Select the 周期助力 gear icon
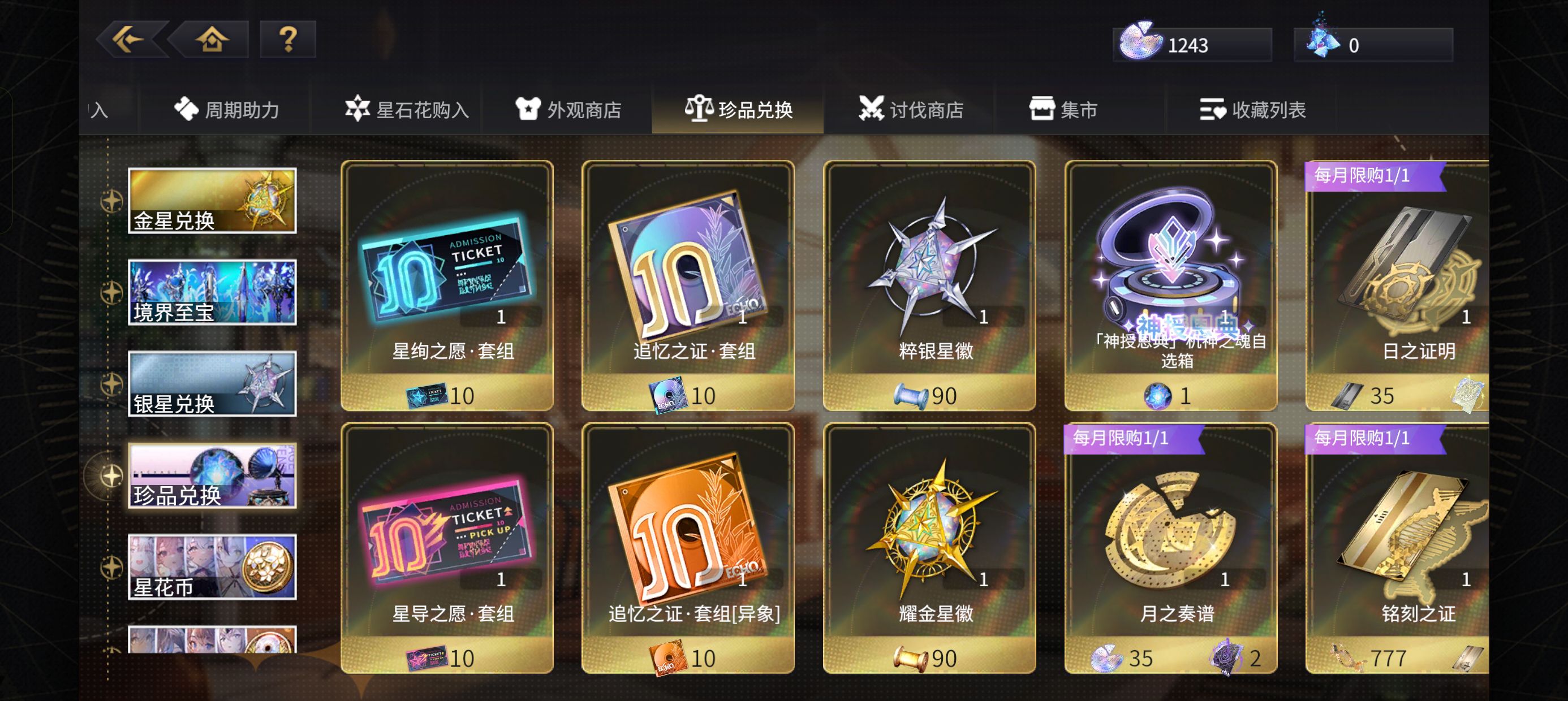 click(187, 110)
